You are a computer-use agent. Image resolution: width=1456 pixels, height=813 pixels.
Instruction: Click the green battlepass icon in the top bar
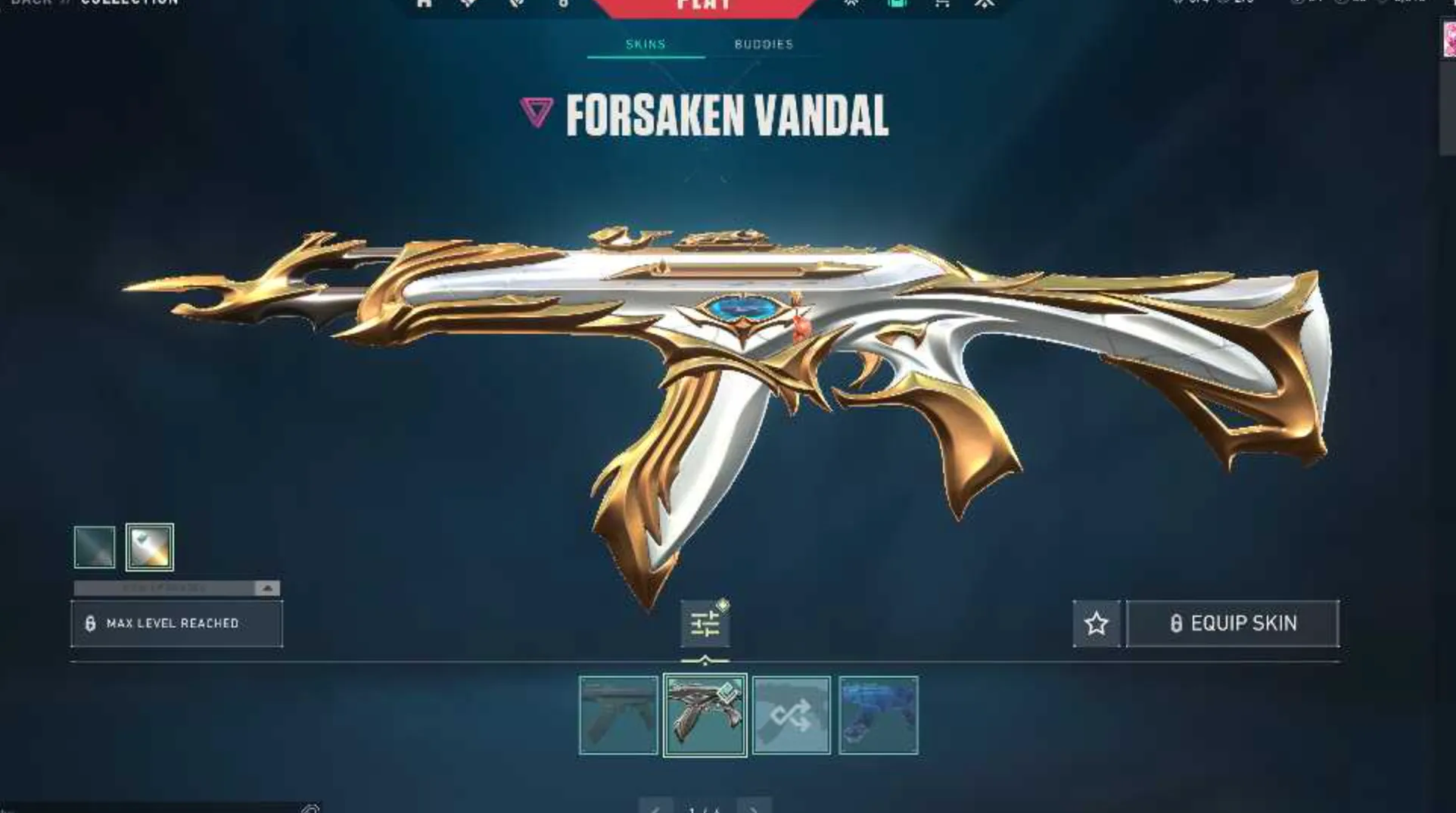pyautogui.click(x=897, y=3)
